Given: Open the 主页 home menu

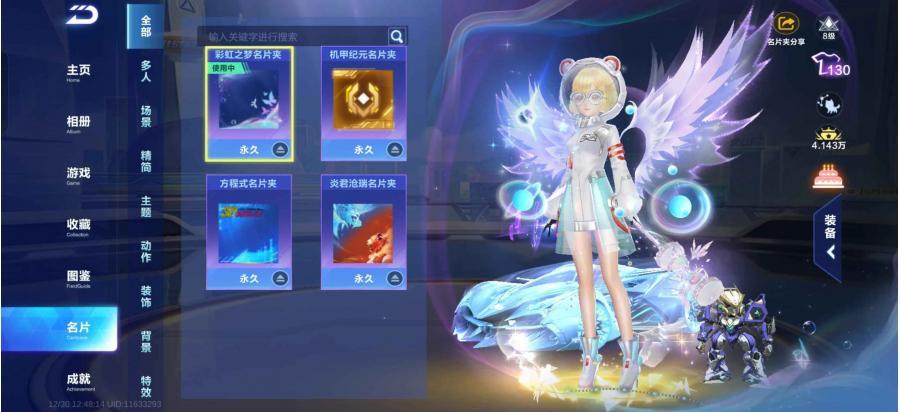Looking at the screenshot, I should [78, 71].
